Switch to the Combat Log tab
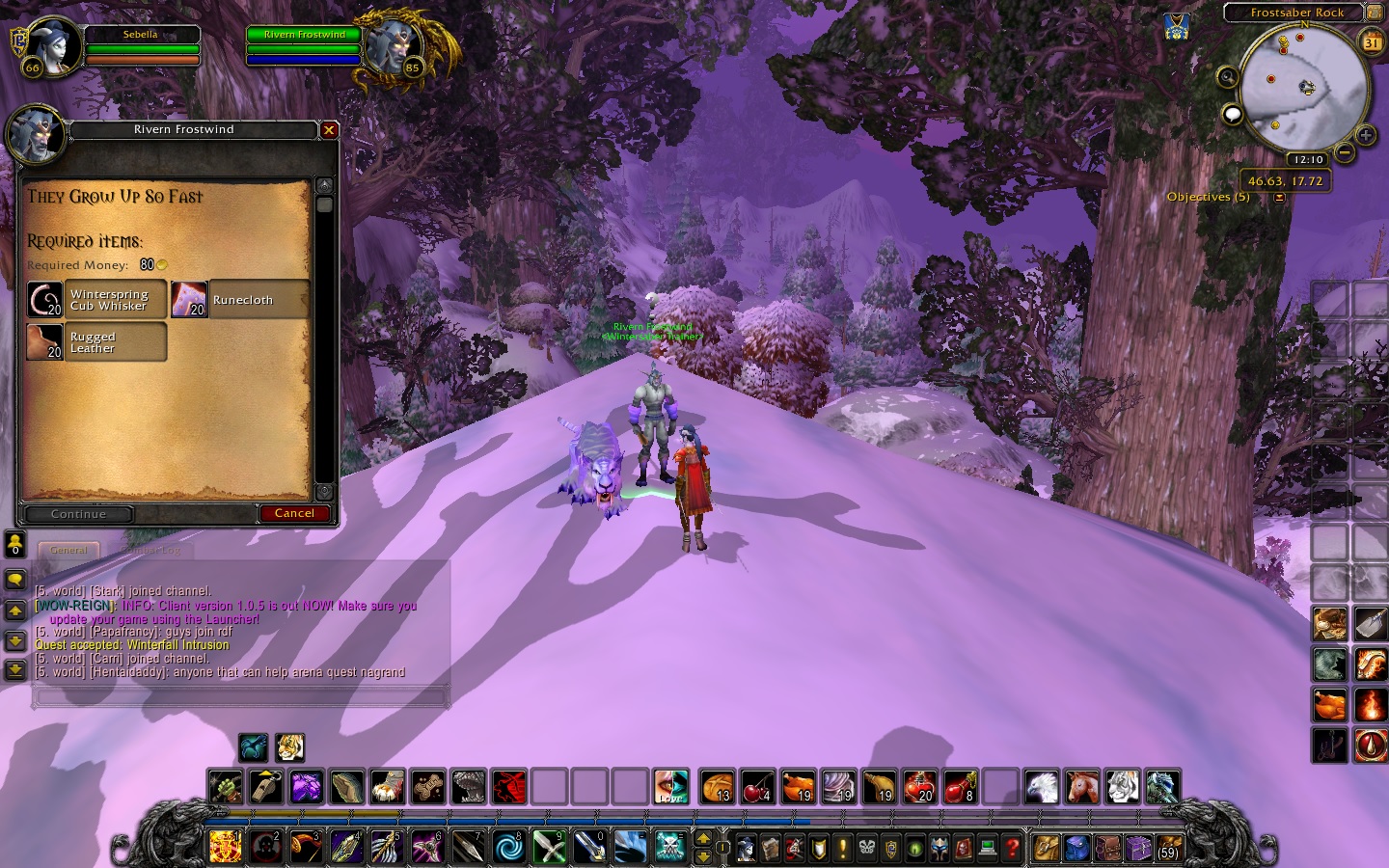 tap(150, 551)
